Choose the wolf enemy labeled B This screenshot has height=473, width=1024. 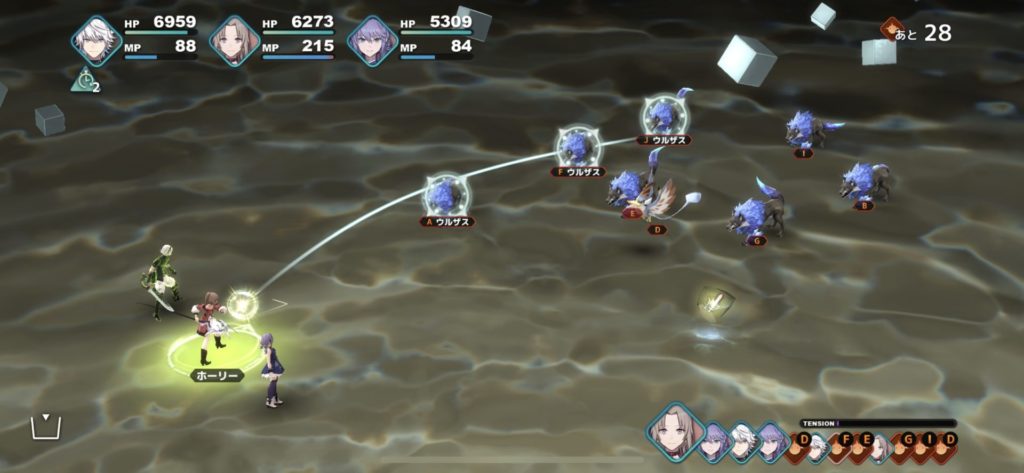click(864, 182)
